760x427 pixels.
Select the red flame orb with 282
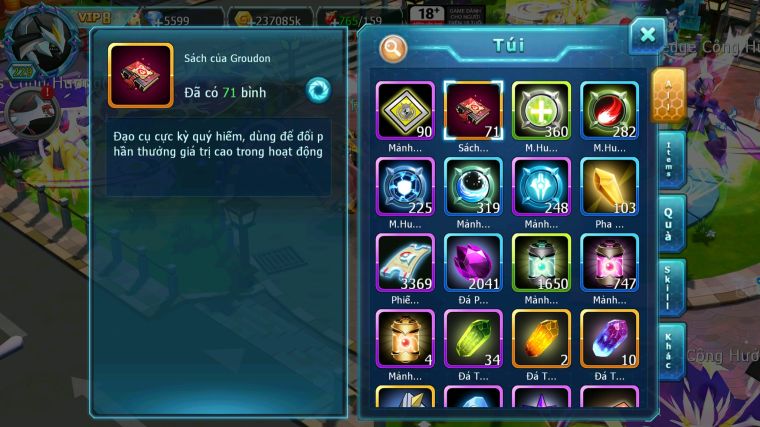[x=609, y=110]
